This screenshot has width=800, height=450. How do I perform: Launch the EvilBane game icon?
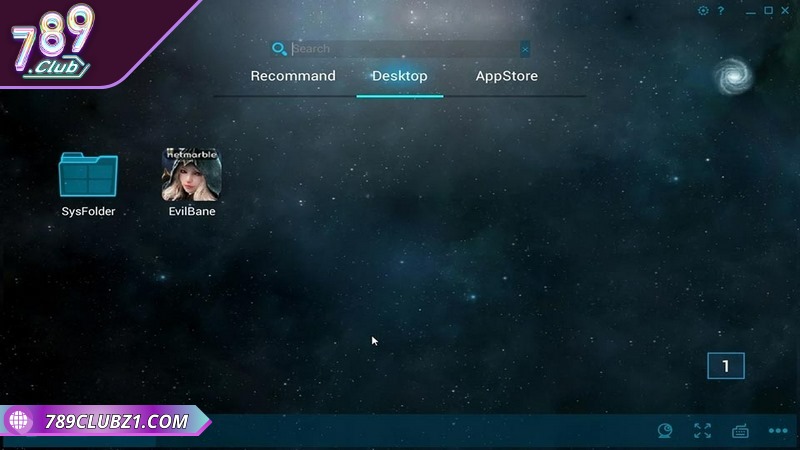pyautogui.click(x=191, y=176)
